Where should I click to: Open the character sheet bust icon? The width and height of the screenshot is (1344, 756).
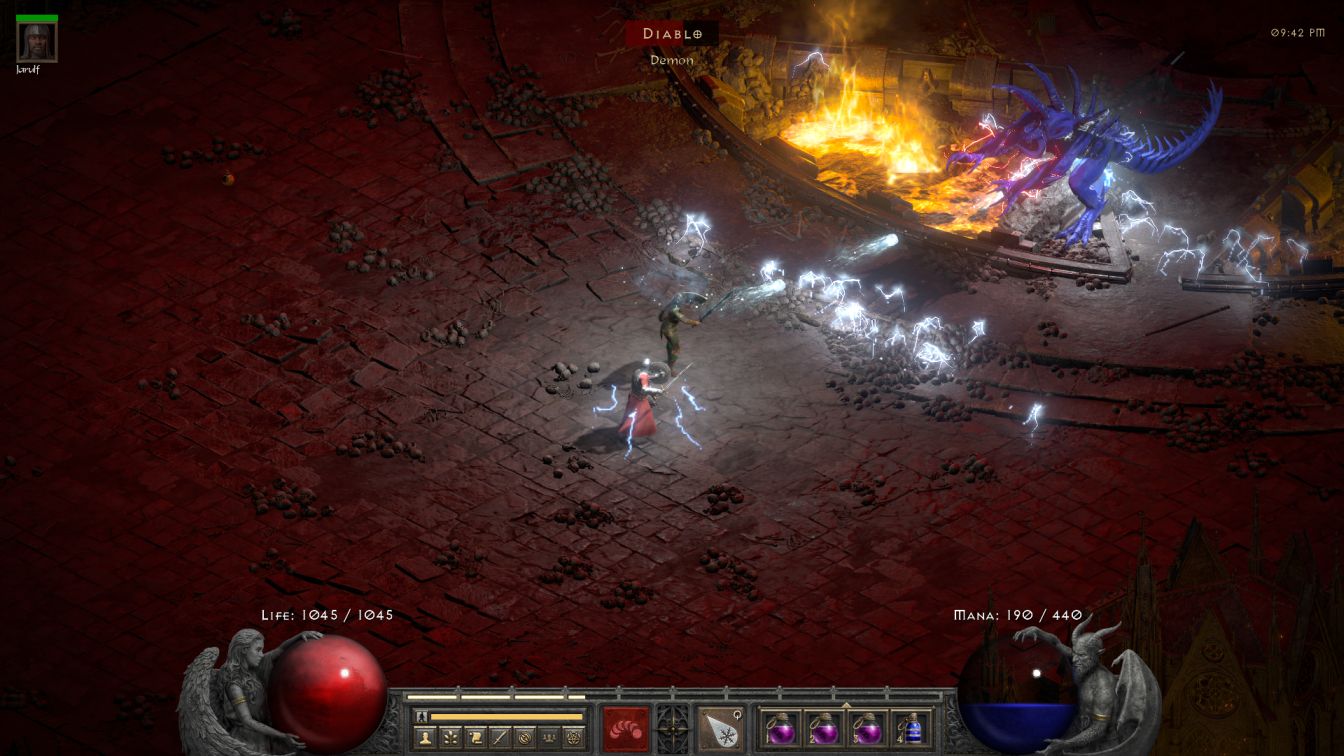425,738
